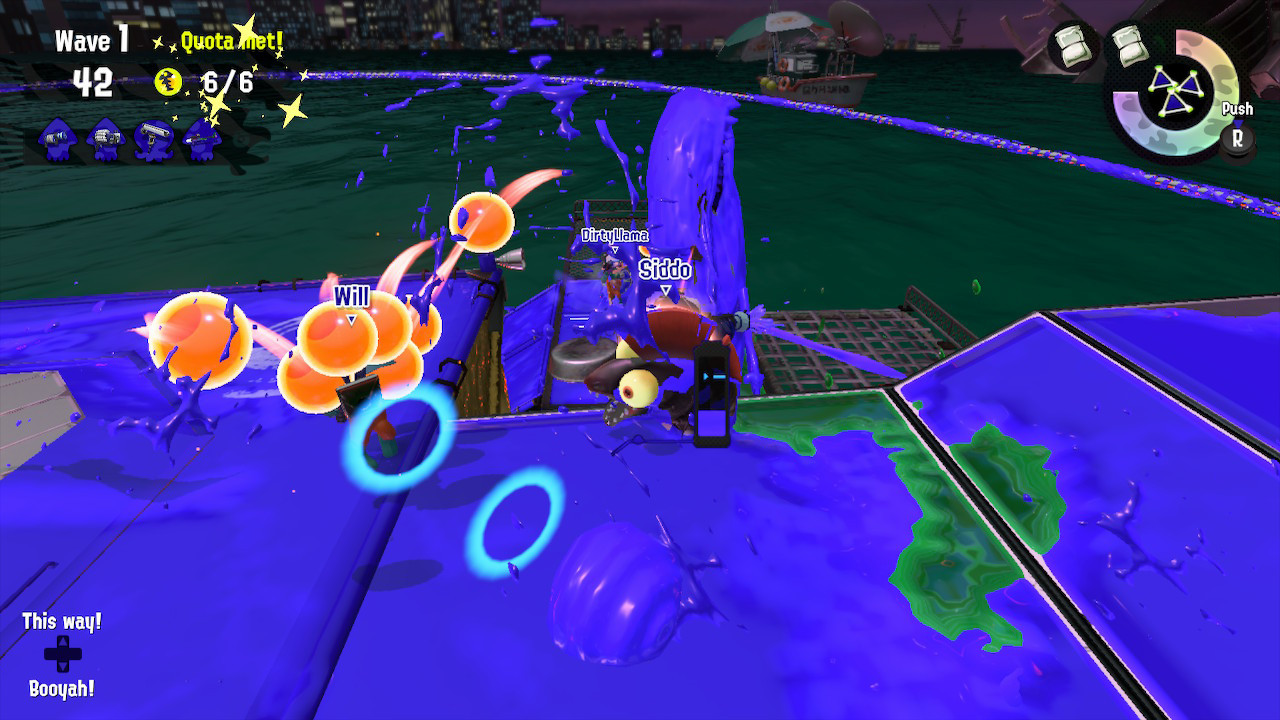This screenshot has height=720, width=1280.
Task: Click the Splatling weapon squid icon
Action: (104, 140)
